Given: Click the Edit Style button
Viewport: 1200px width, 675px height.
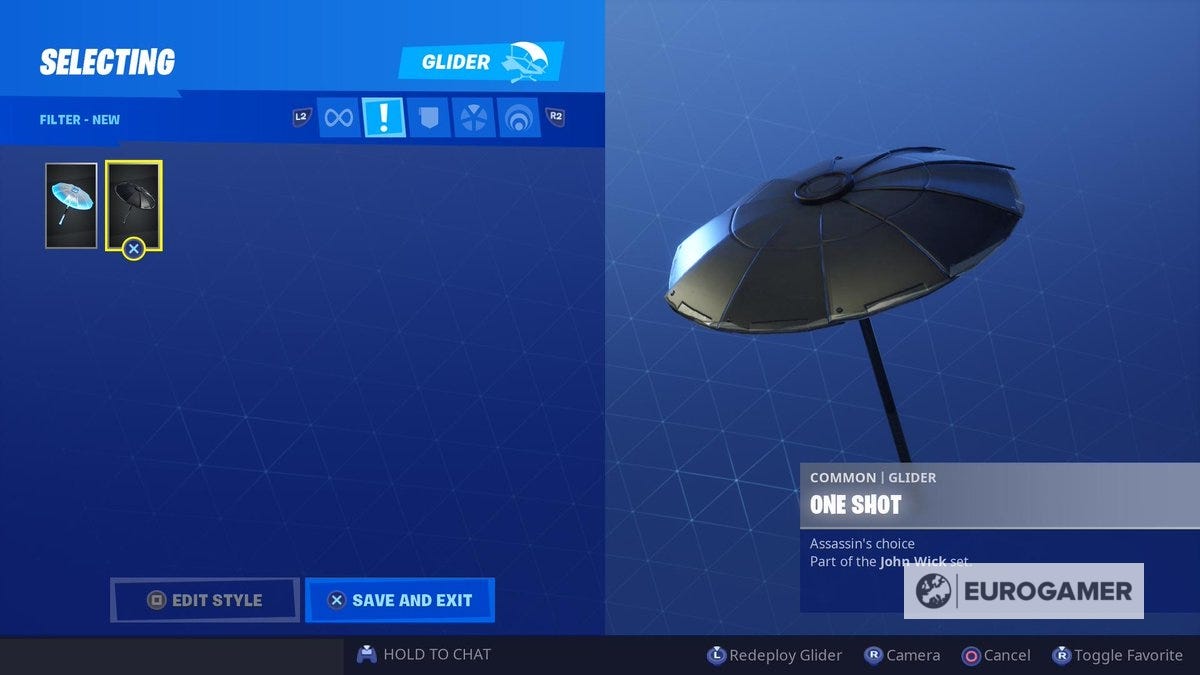Looking at the screenshot, I should [x=204, y=600].
